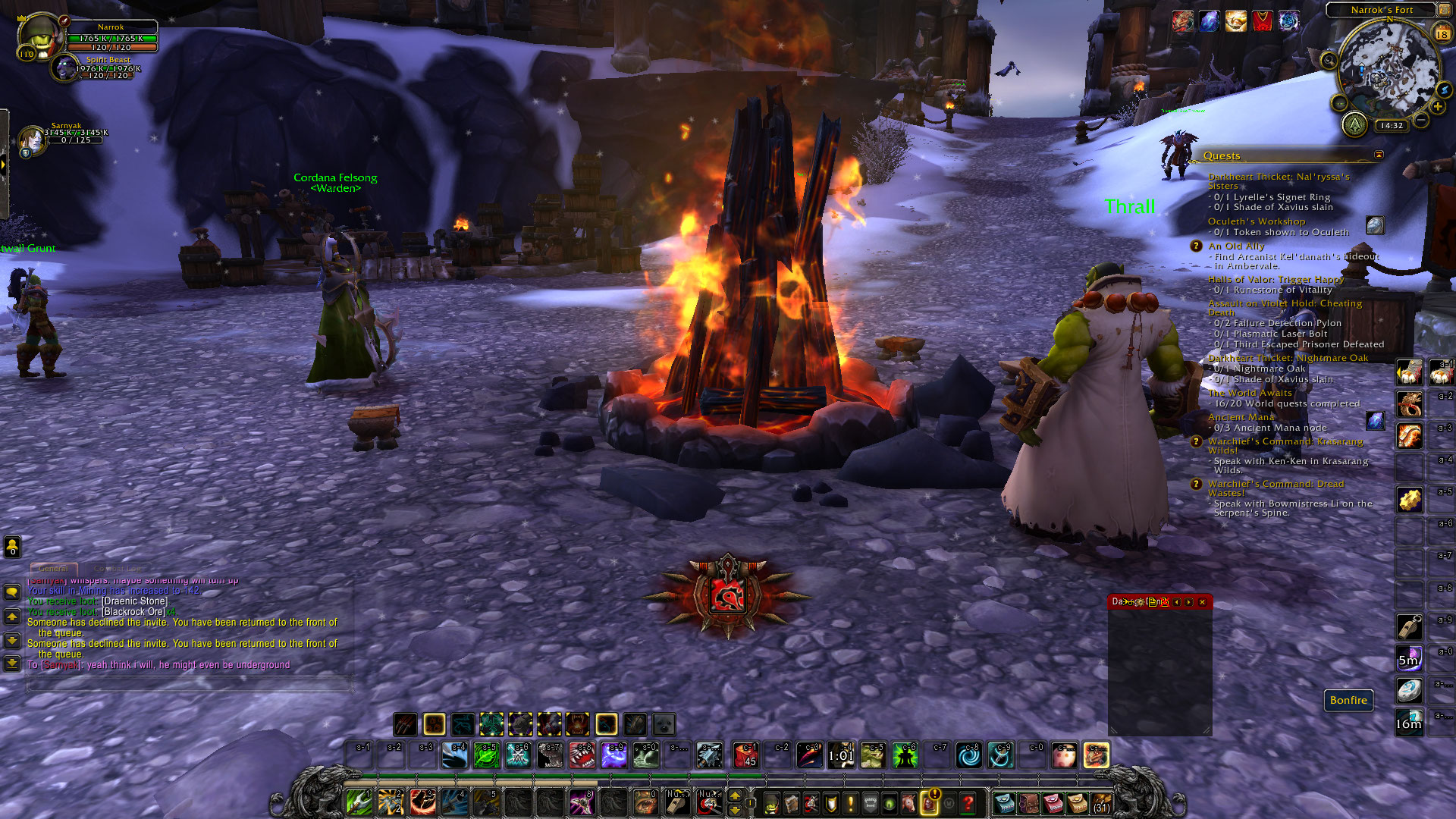Select An Old Ally quest in tracker
Image resolution: width=1456 pixels, height=819 pixels.
click(1236, 246)
